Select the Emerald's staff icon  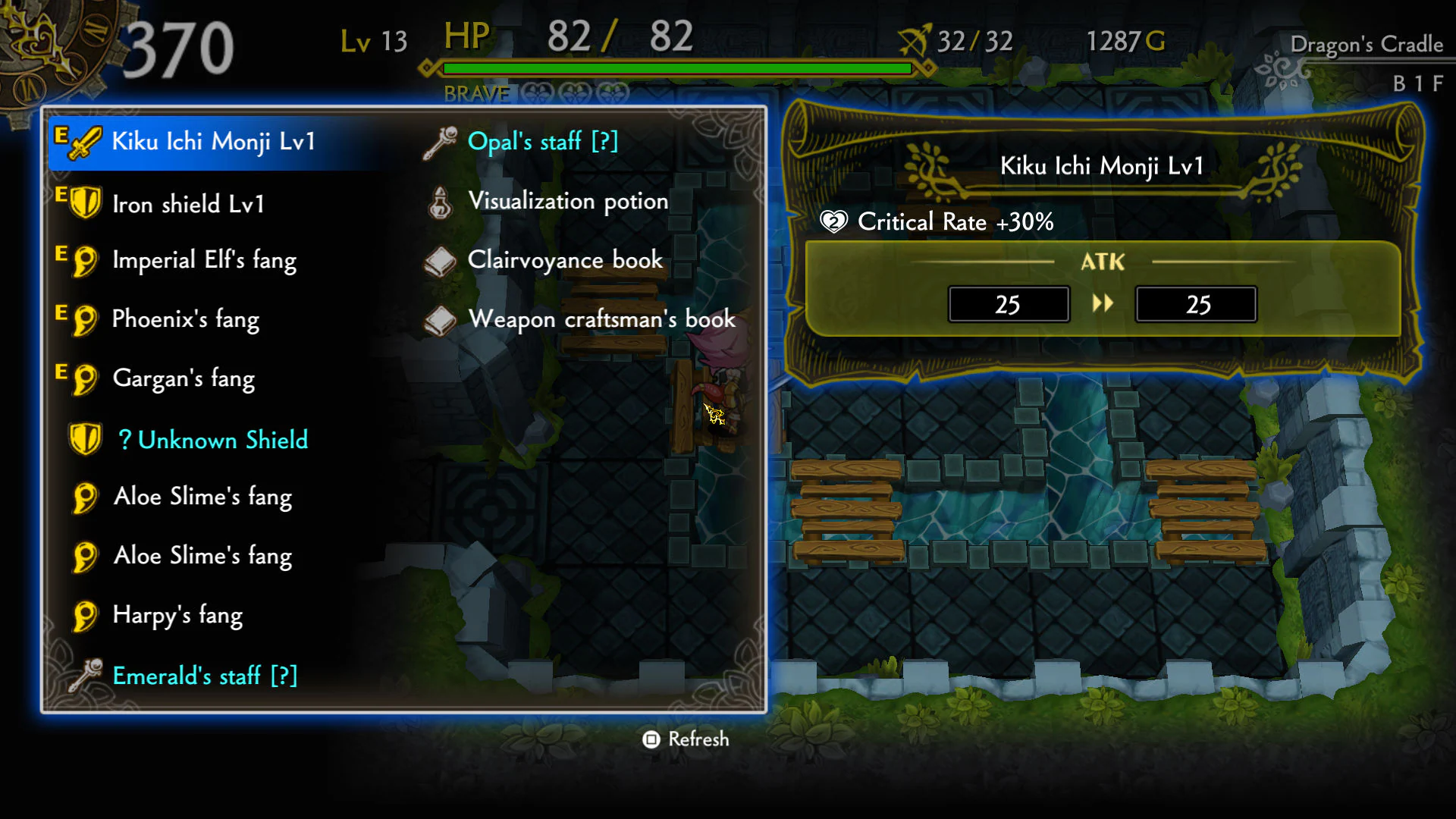click(83, 676)
